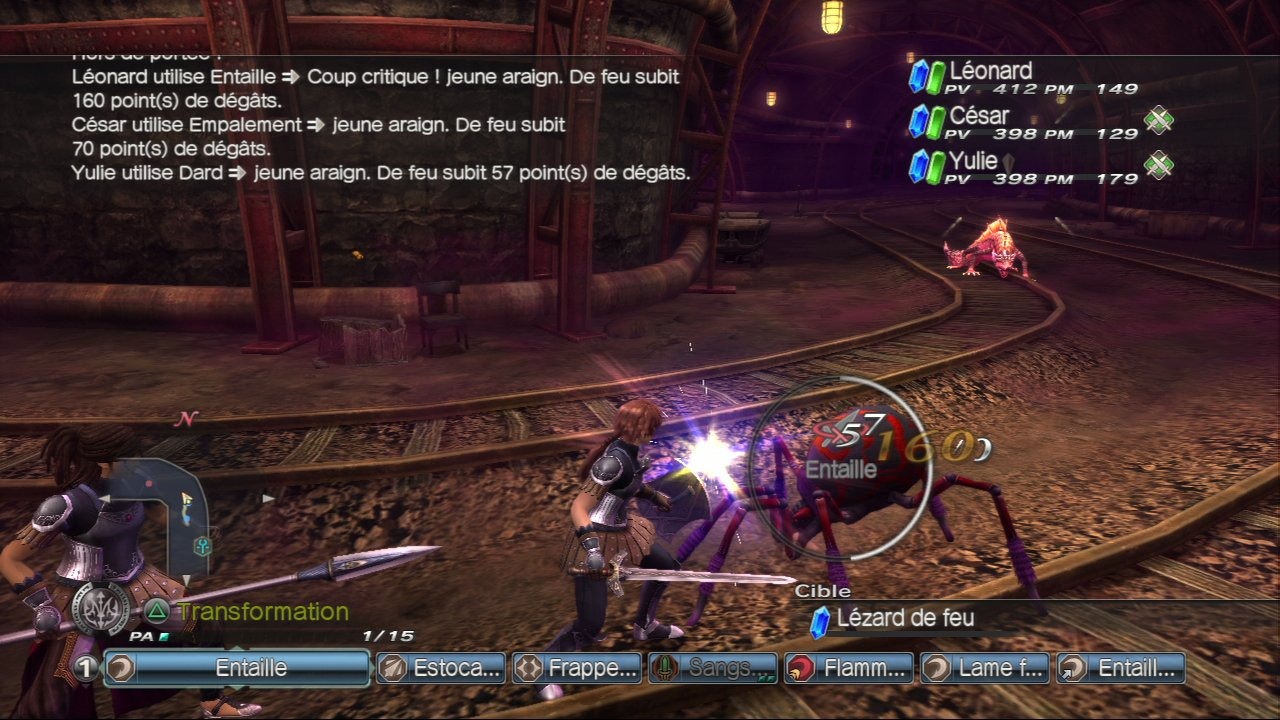Select the highlighted Entaille skill
The height and width of the screenshot is (720, 1280).
[237, 668]
